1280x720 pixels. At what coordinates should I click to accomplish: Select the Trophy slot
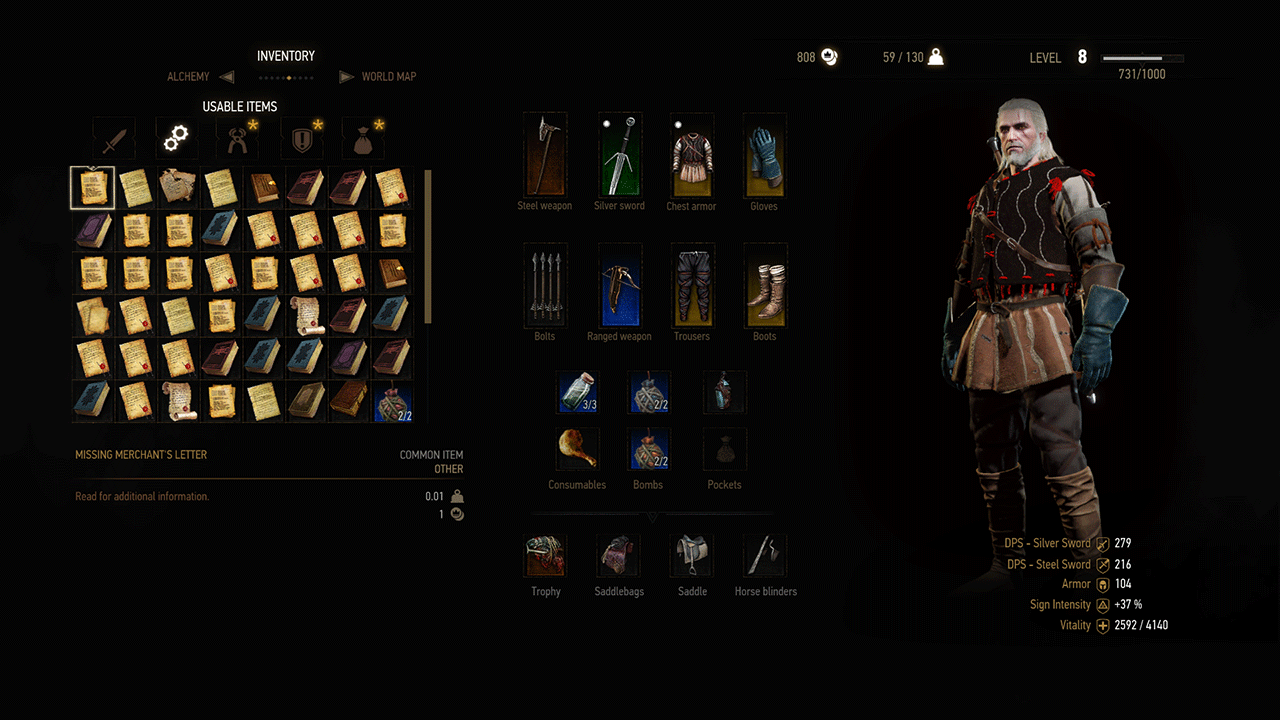pyautogui.click(x=545, y=555)
